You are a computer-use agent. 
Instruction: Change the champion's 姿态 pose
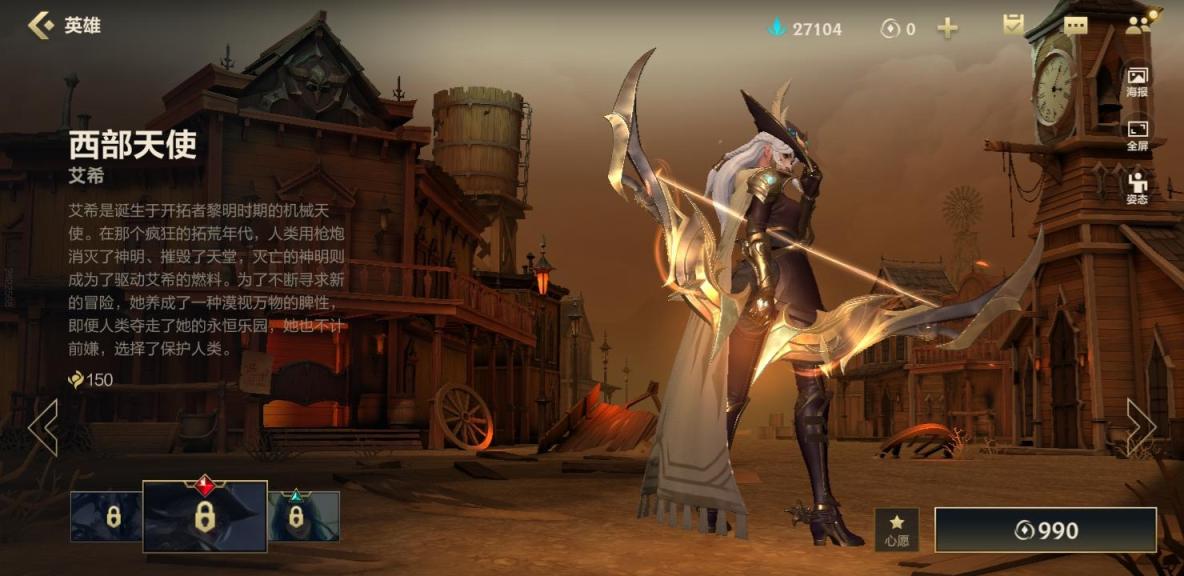1137,188
